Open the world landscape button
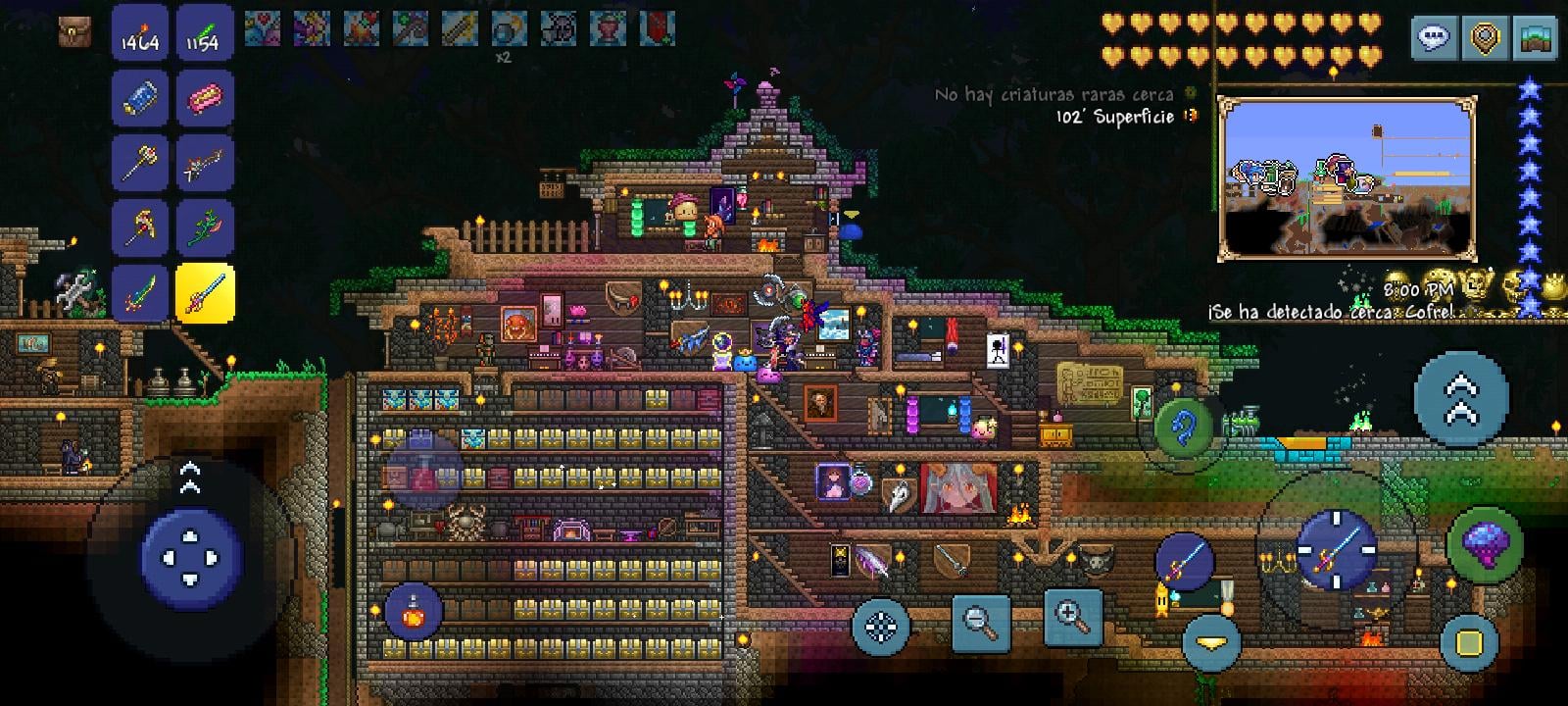This screenshot has height=706, width=1568. 1537,39
